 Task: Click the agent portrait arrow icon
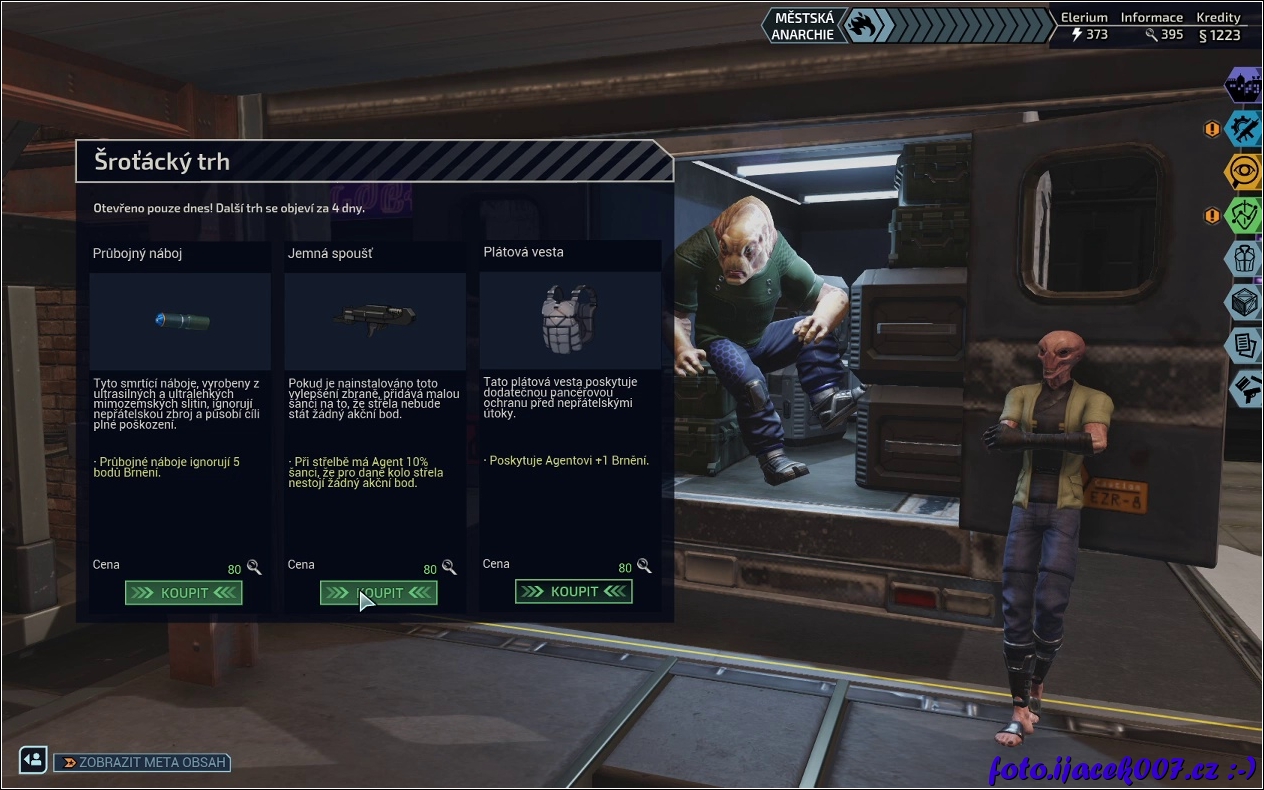(x=33, y=759)
